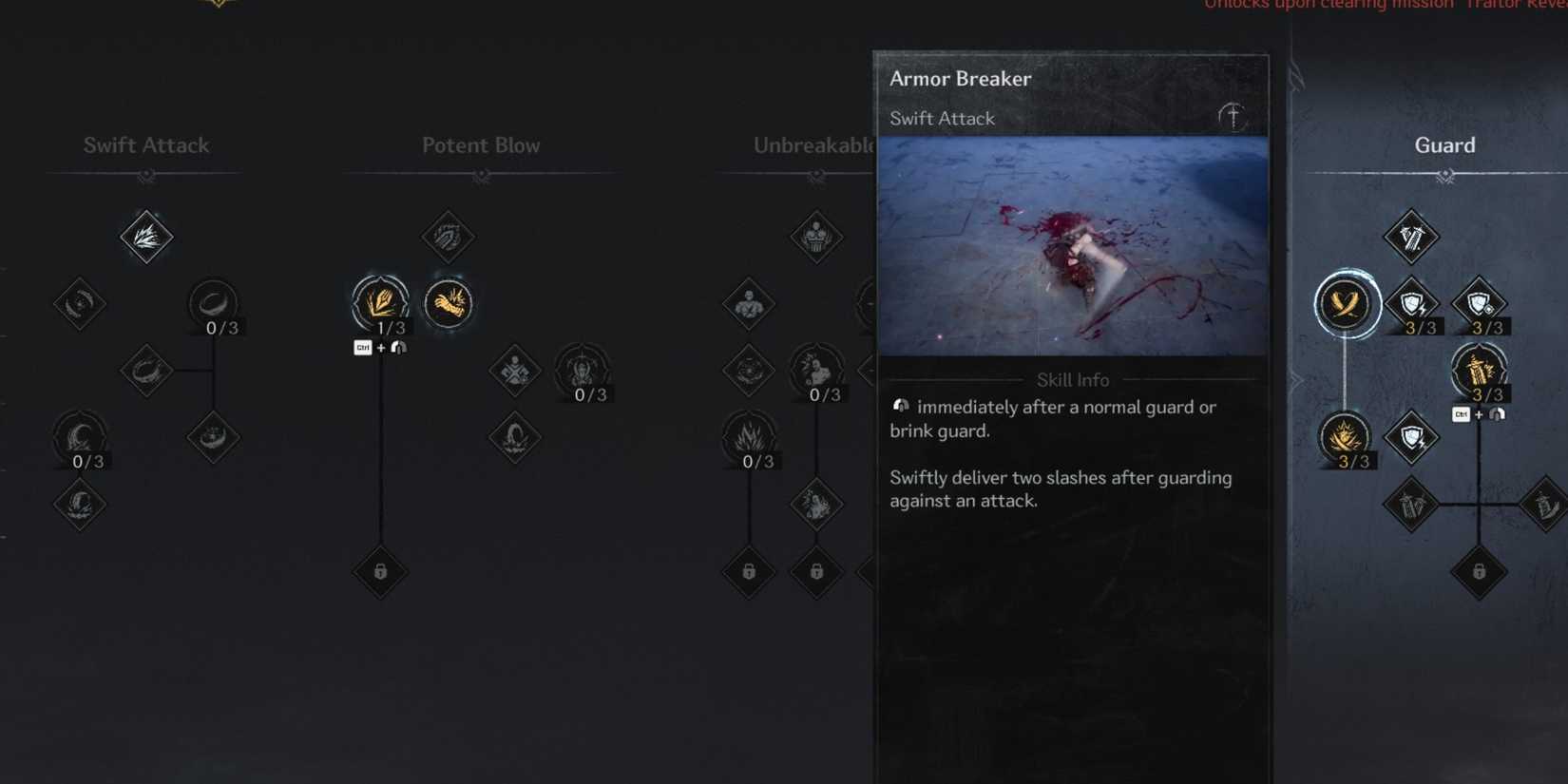This screenshot has height=784, width=1568.
Task: Click the locked node at Guard tree bottom
Action: tap(1479, 574)
